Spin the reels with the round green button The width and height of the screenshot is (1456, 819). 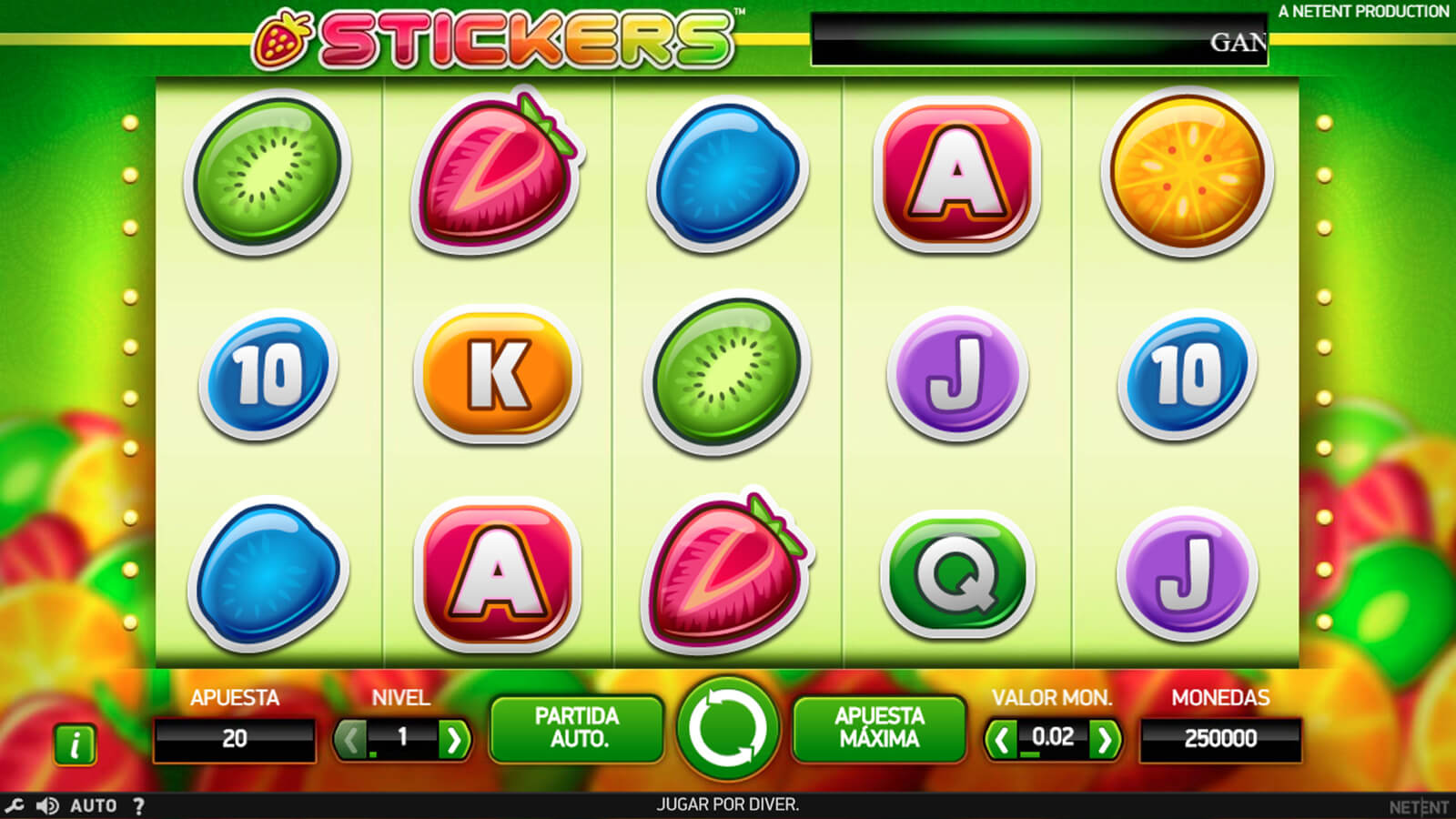point(727,728)
